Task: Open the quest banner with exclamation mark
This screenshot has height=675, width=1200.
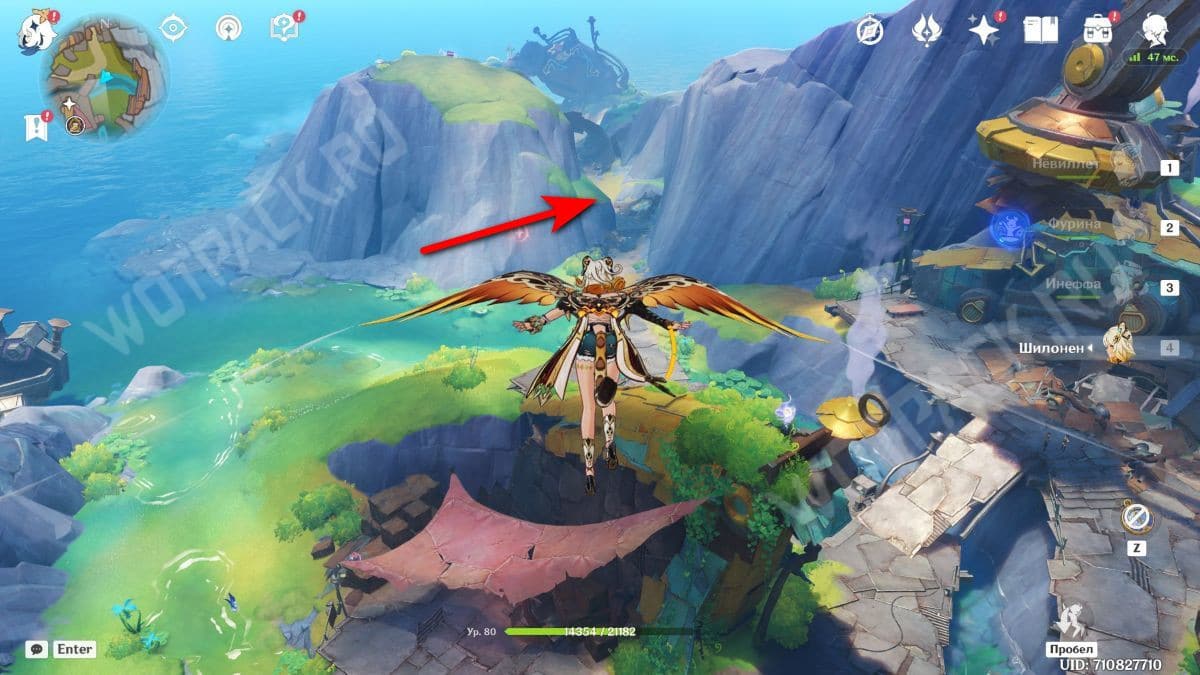Action: (x=37, y=126)
